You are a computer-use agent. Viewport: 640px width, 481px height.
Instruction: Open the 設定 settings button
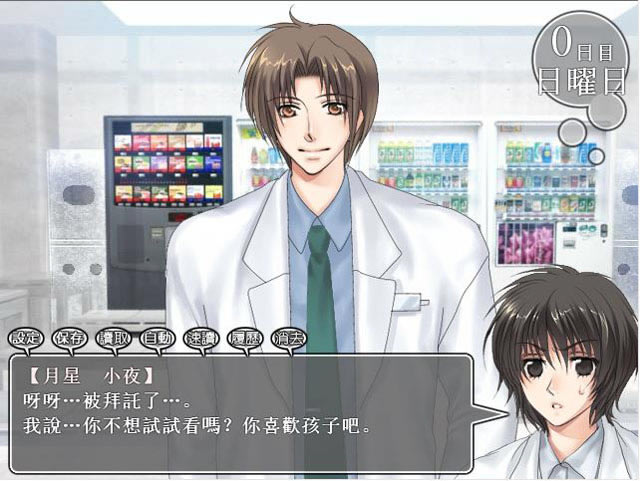pyautogui.click(x=27, y=338)
